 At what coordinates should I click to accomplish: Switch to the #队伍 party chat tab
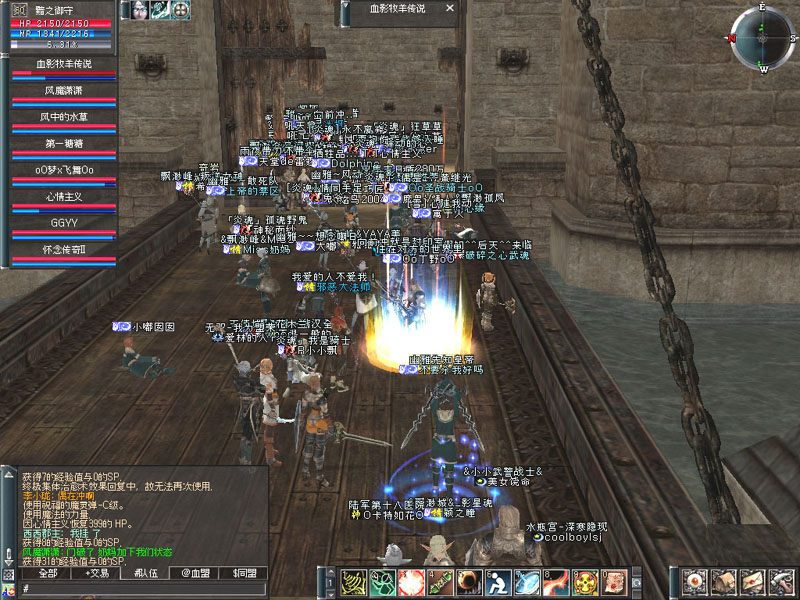[146, 573]
